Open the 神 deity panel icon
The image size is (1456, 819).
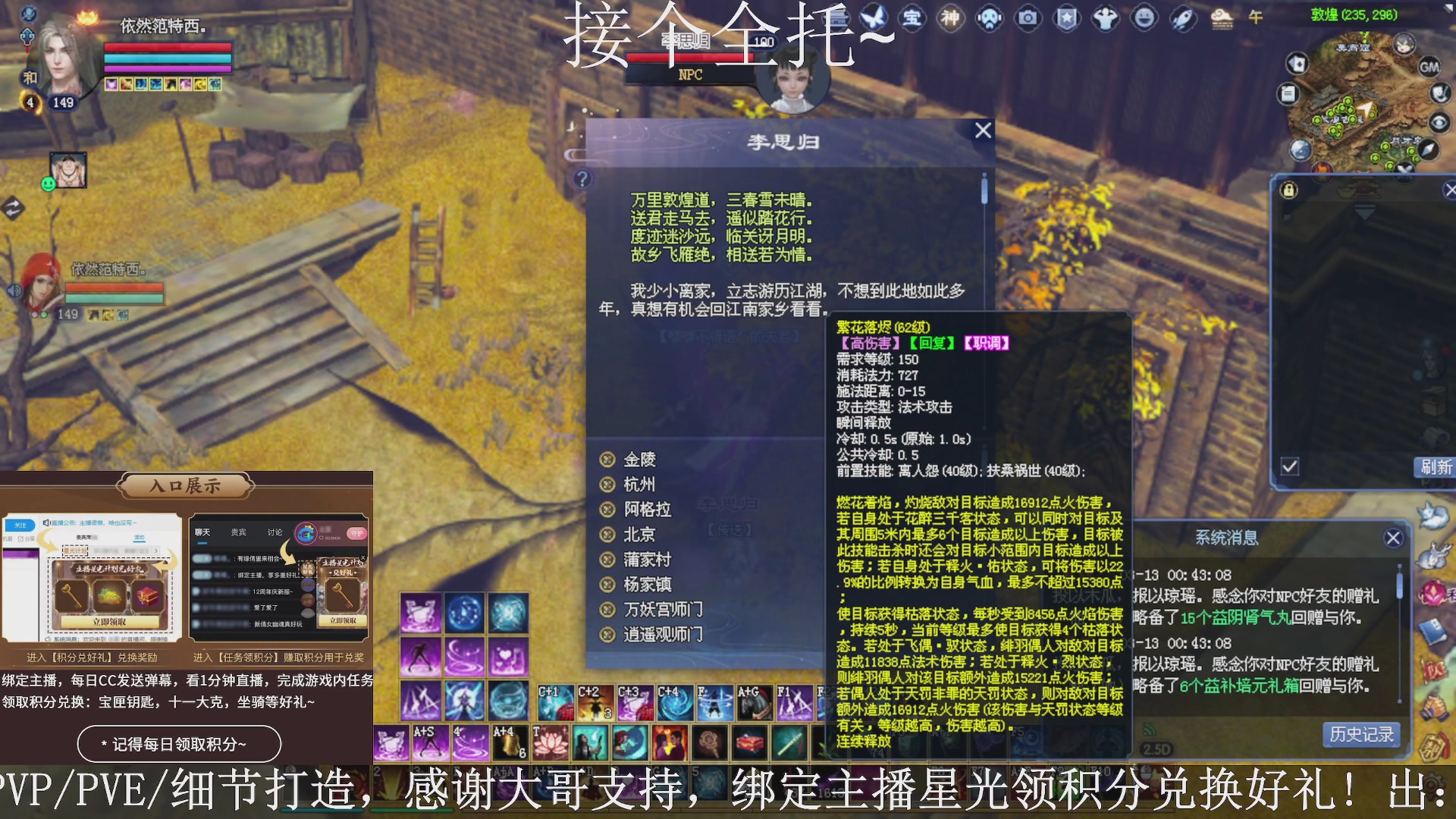coord(950,19)
